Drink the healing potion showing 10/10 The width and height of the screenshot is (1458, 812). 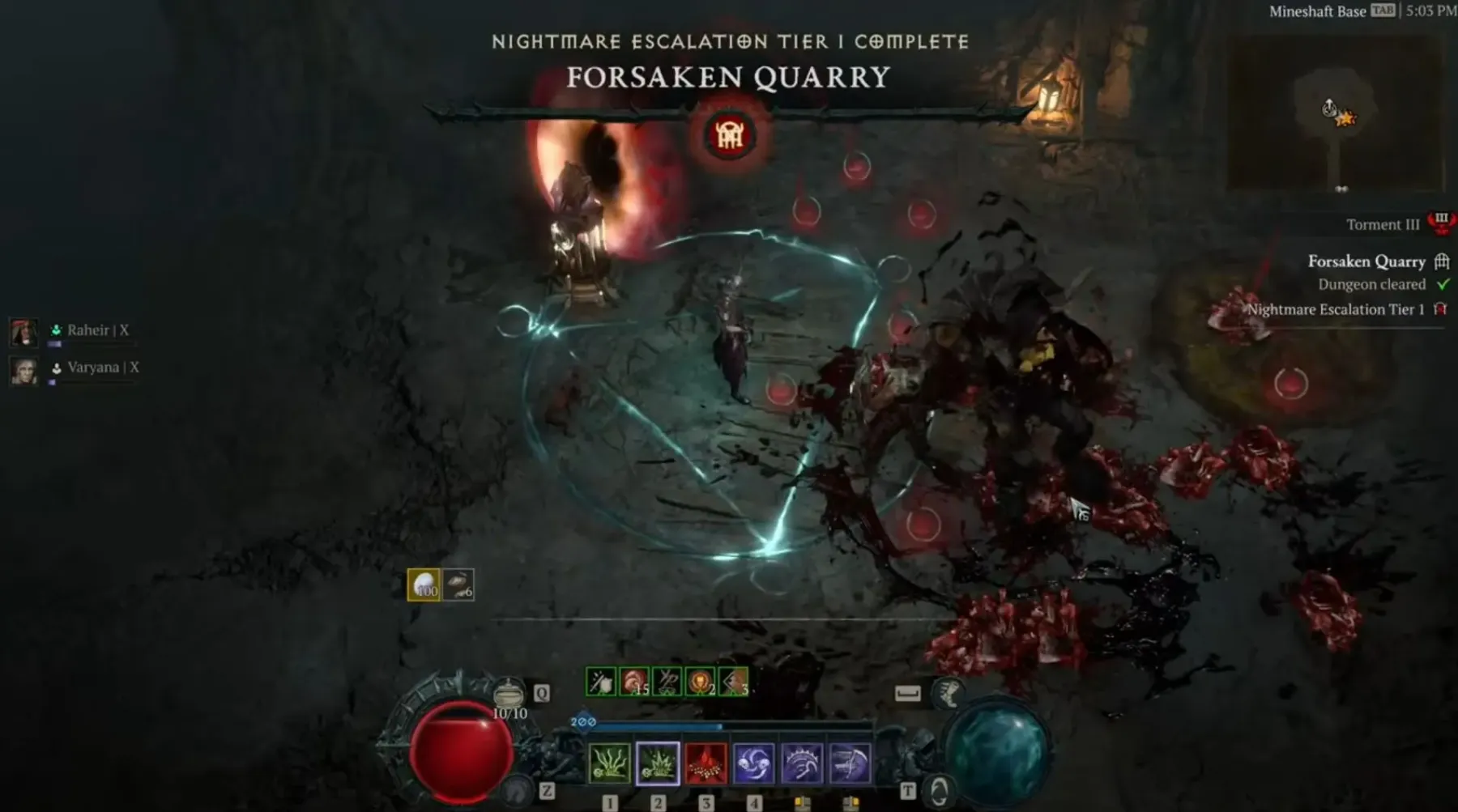pos(509,696)
